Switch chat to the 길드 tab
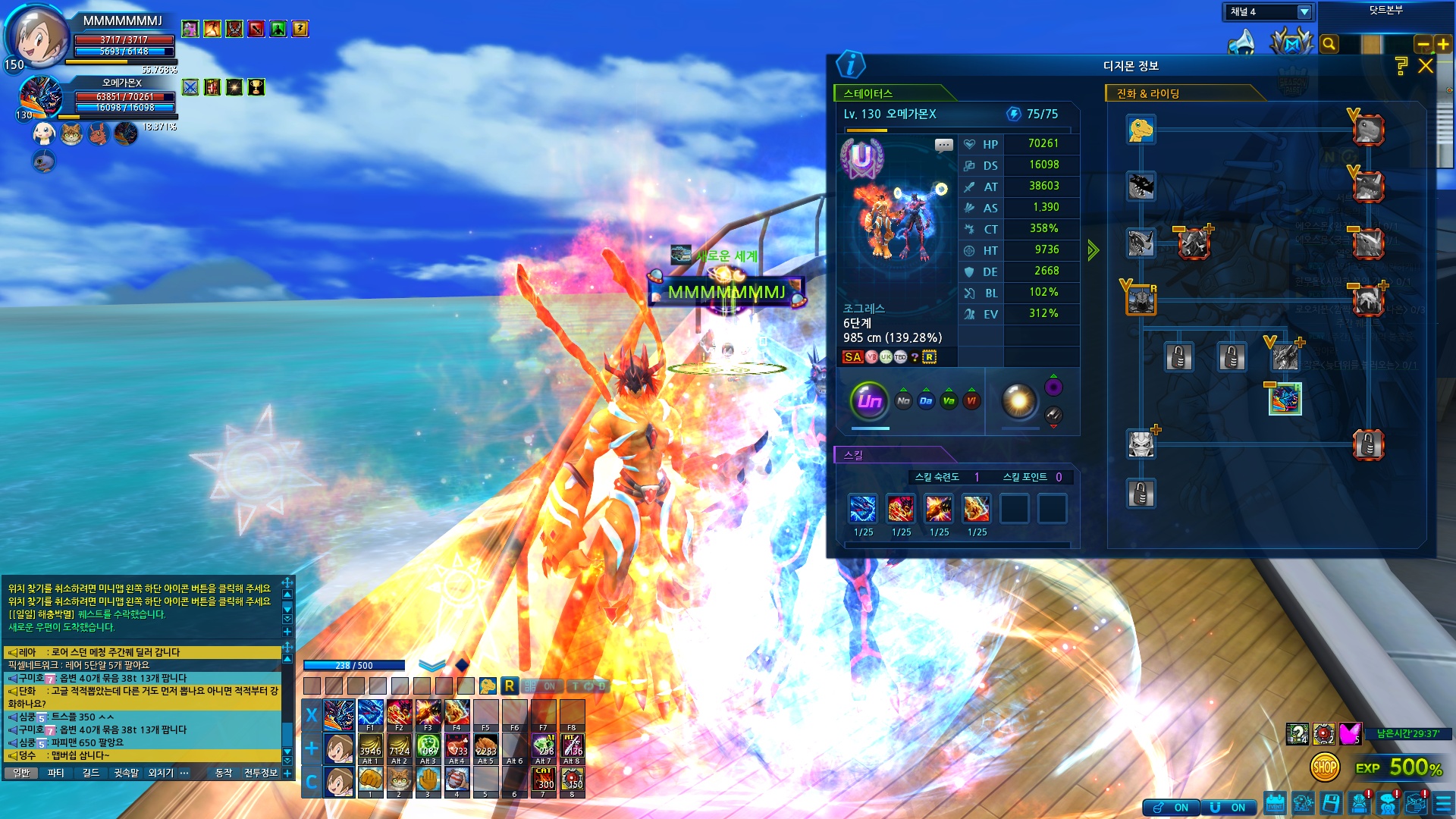The height and width of the screenshot is (819, 1456). (91, 773)
